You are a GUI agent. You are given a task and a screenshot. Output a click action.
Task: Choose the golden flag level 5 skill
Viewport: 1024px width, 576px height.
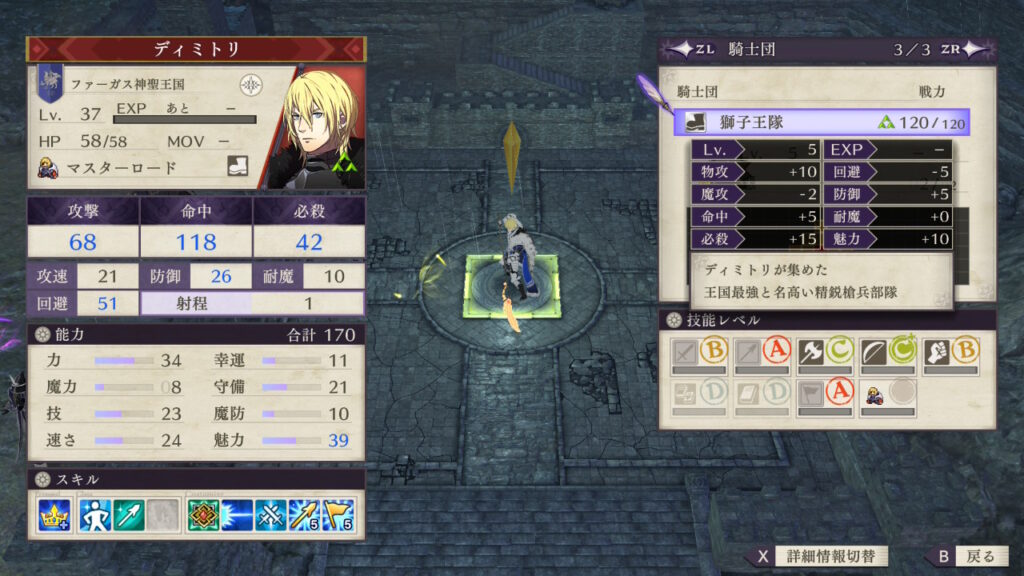pos(338,515)
